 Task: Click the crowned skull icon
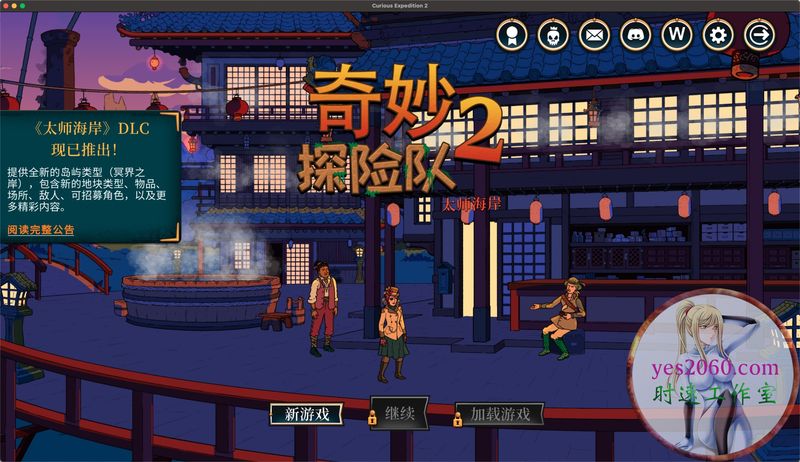tap(553, 36)
